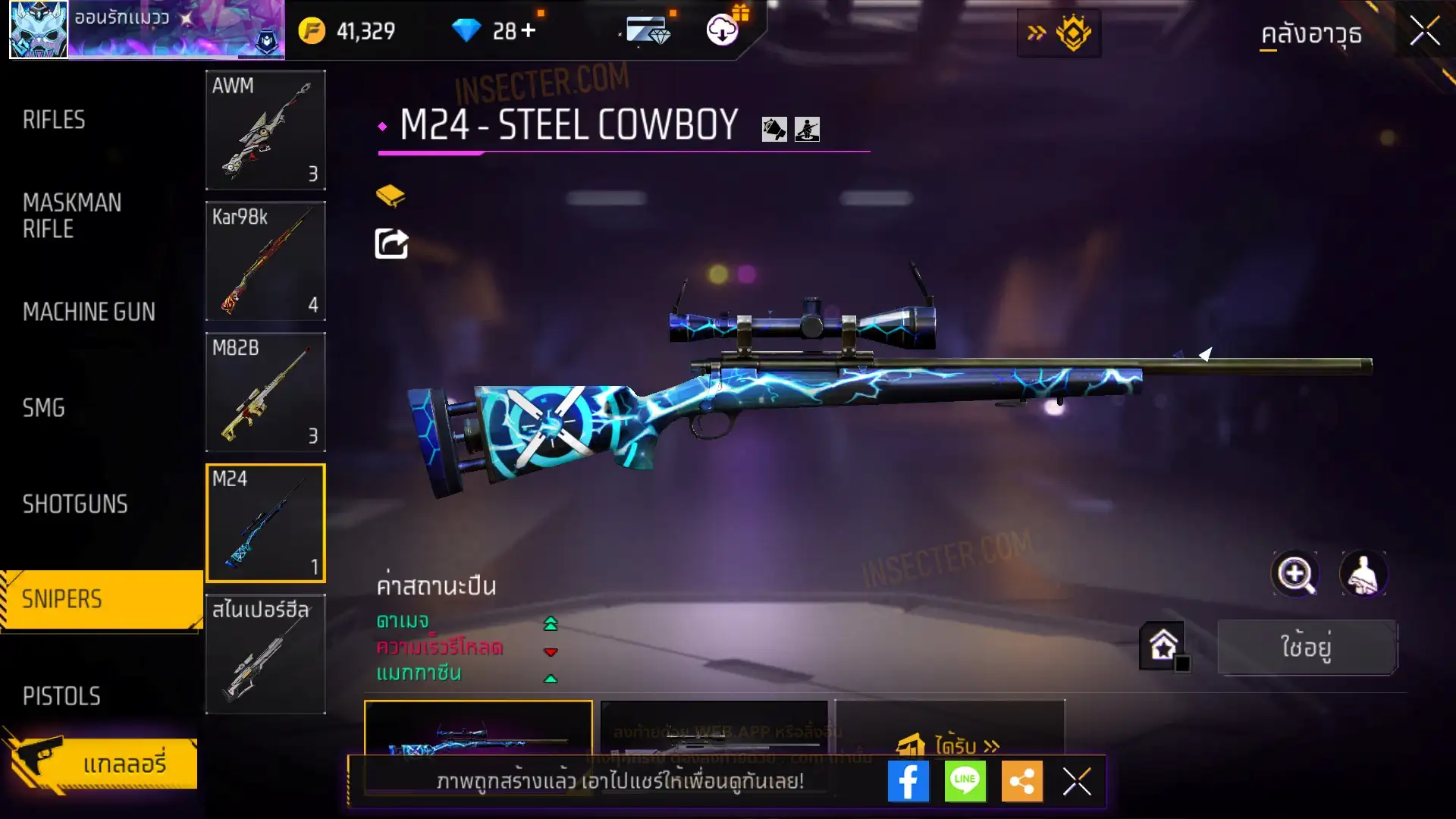1456x819 pixels.
Task: Open the gallery button with pistol icon
Action: [x=102, y=763]
